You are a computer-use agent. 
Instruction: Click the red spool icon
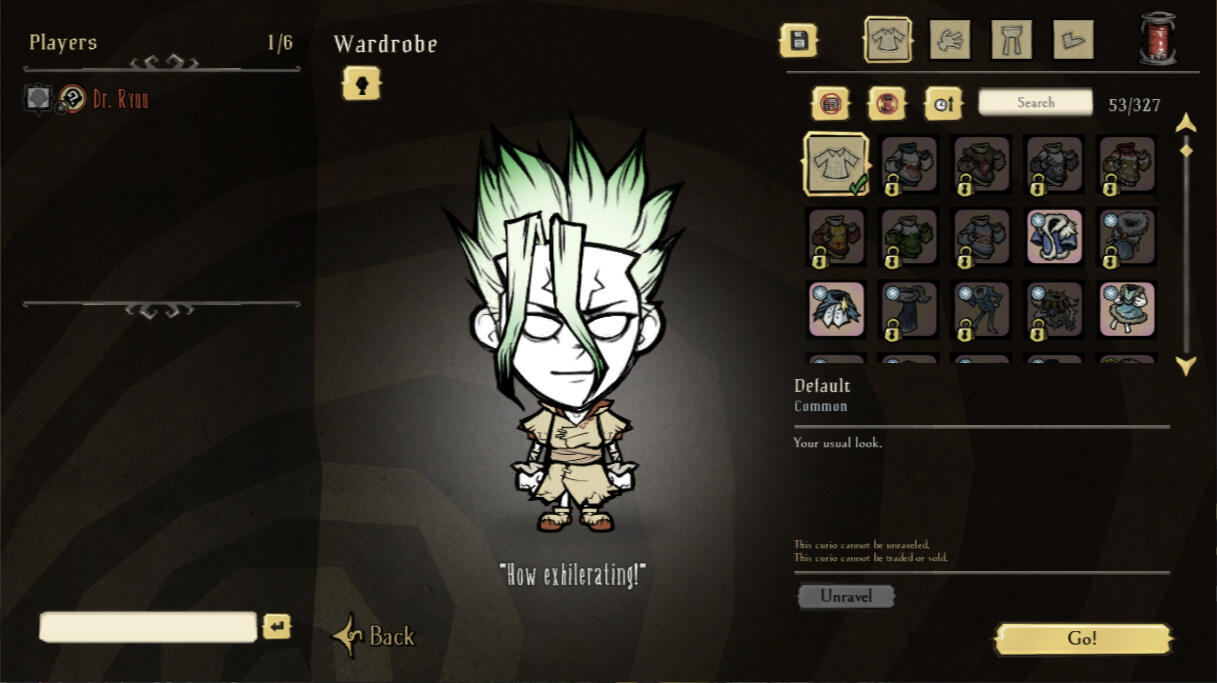1157,39
